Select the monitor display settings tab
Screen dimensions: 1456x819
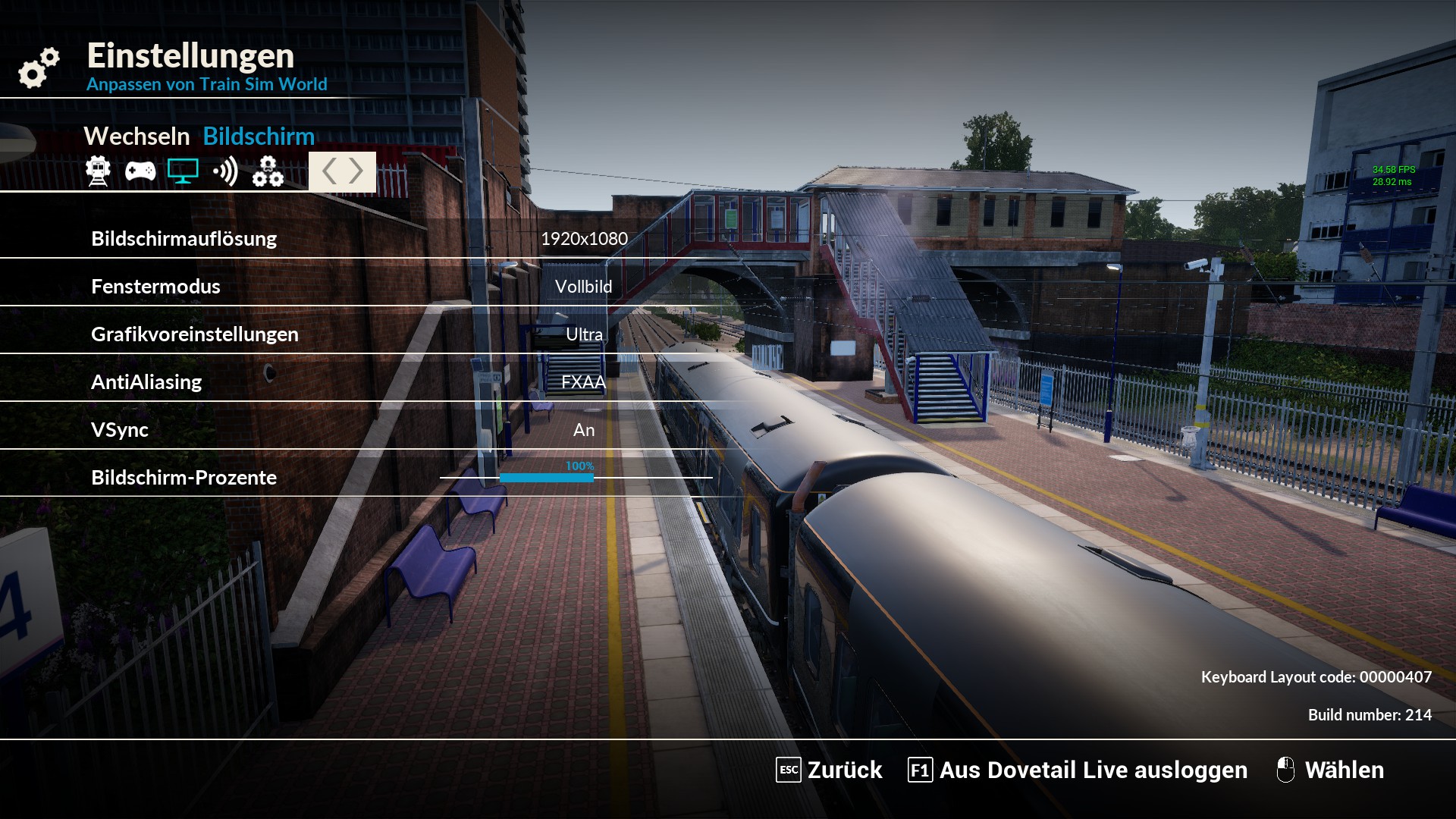pyautogui.click(x=183, y=171)
